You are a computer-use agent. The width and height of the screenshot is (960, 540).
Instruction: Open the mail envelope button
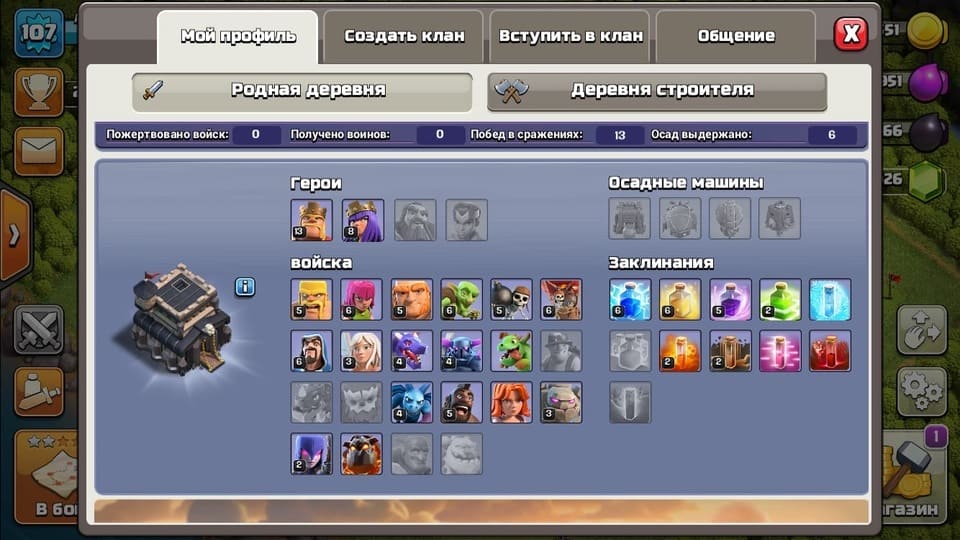[x=38, y=151]
